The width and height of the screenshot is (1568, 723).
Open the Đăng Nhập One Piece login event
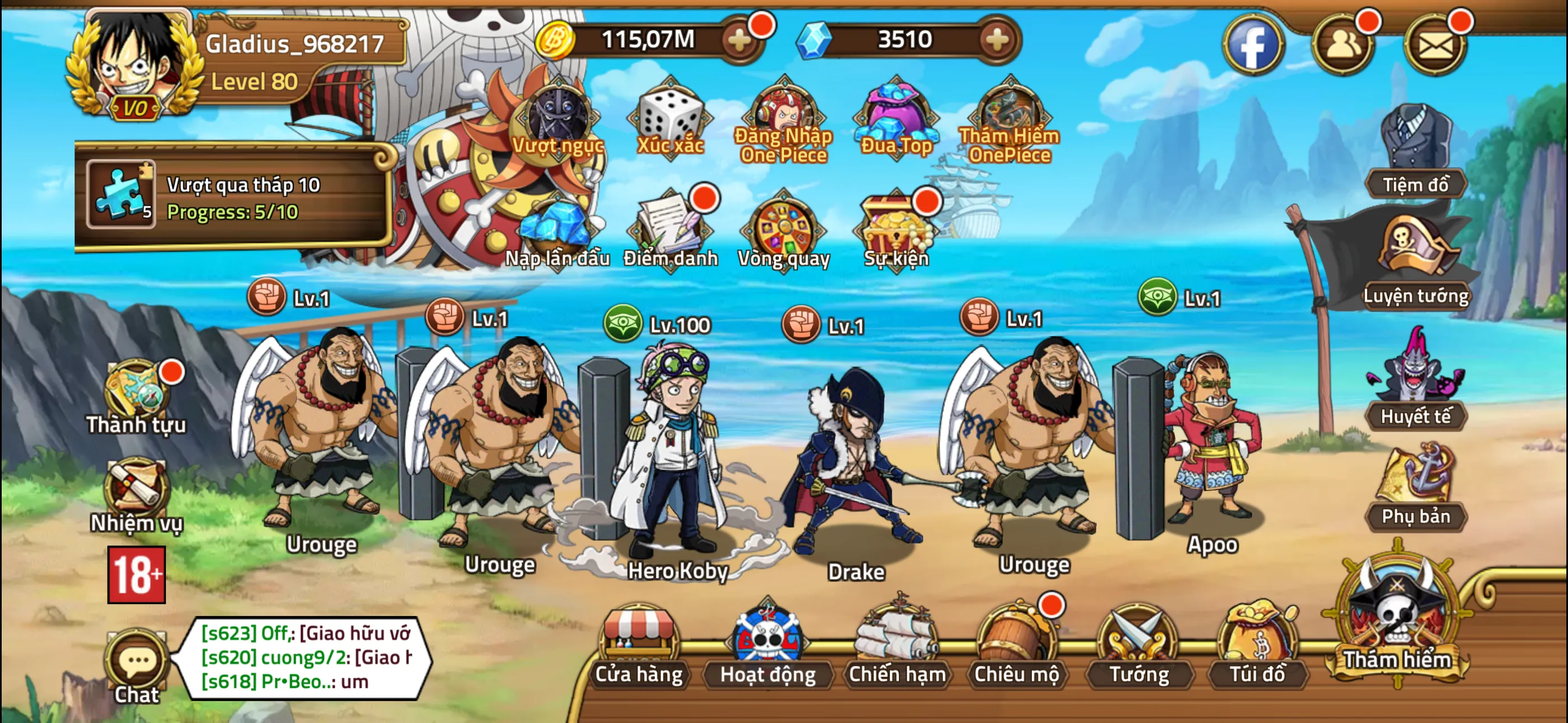point(785,115)
